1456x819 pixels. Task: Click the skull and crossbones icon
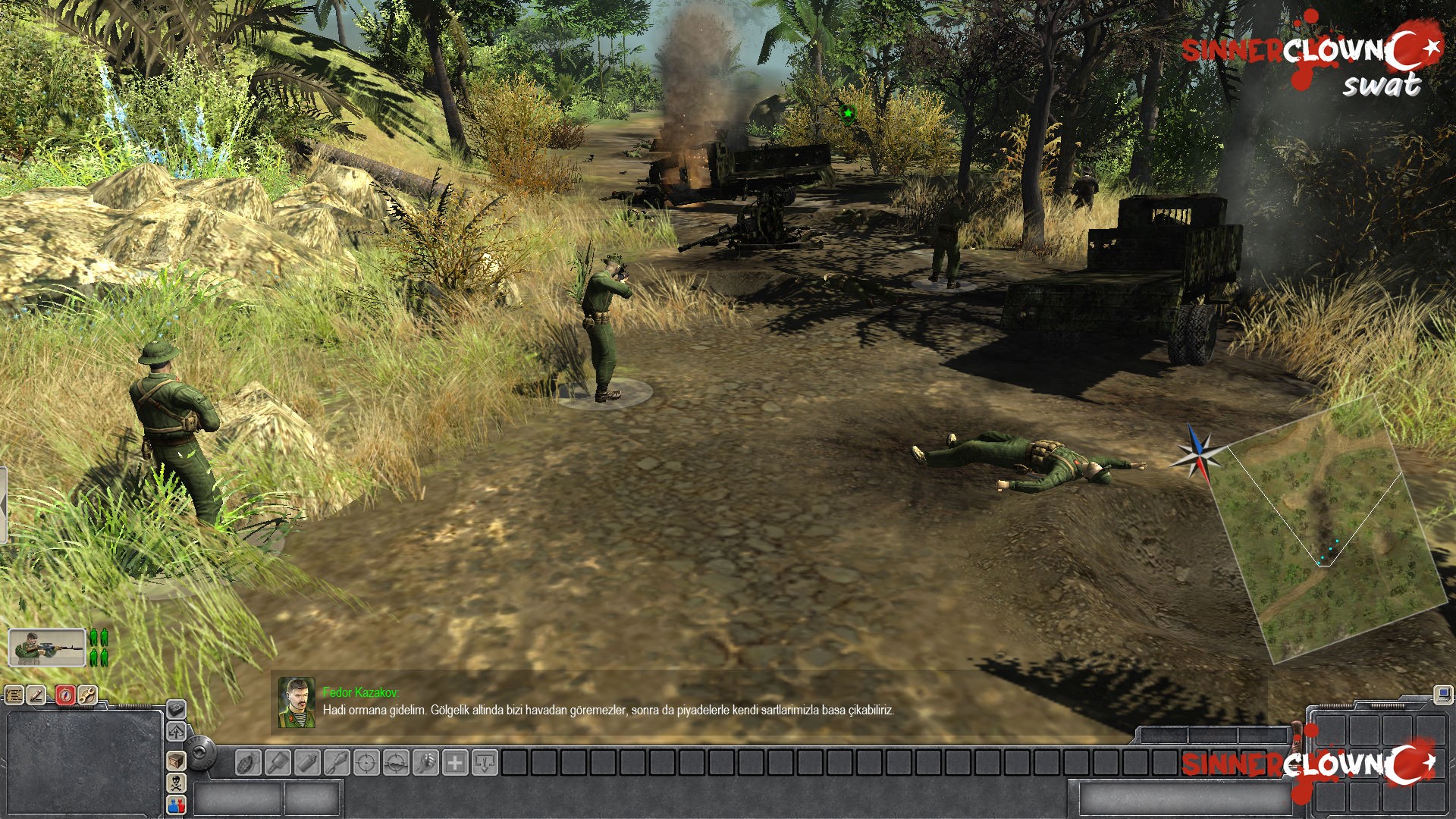[x=176, y=783]
